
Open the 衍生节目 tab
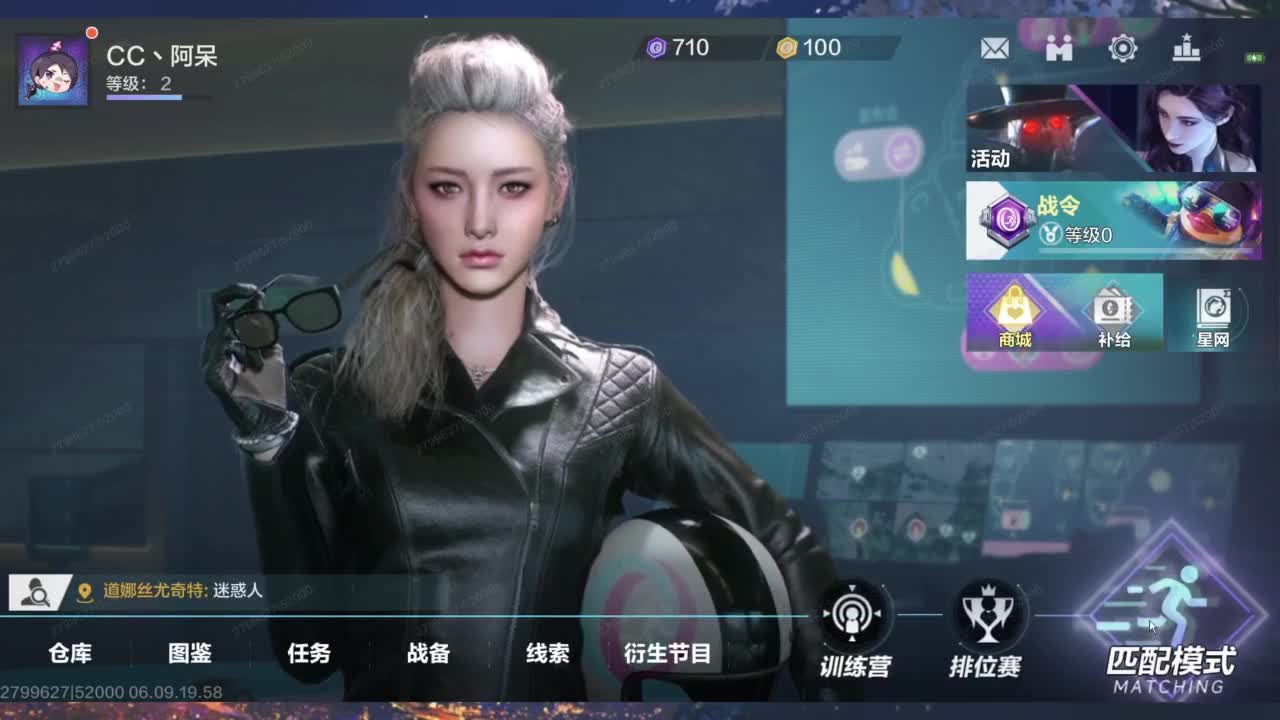(x=668, y=654)
